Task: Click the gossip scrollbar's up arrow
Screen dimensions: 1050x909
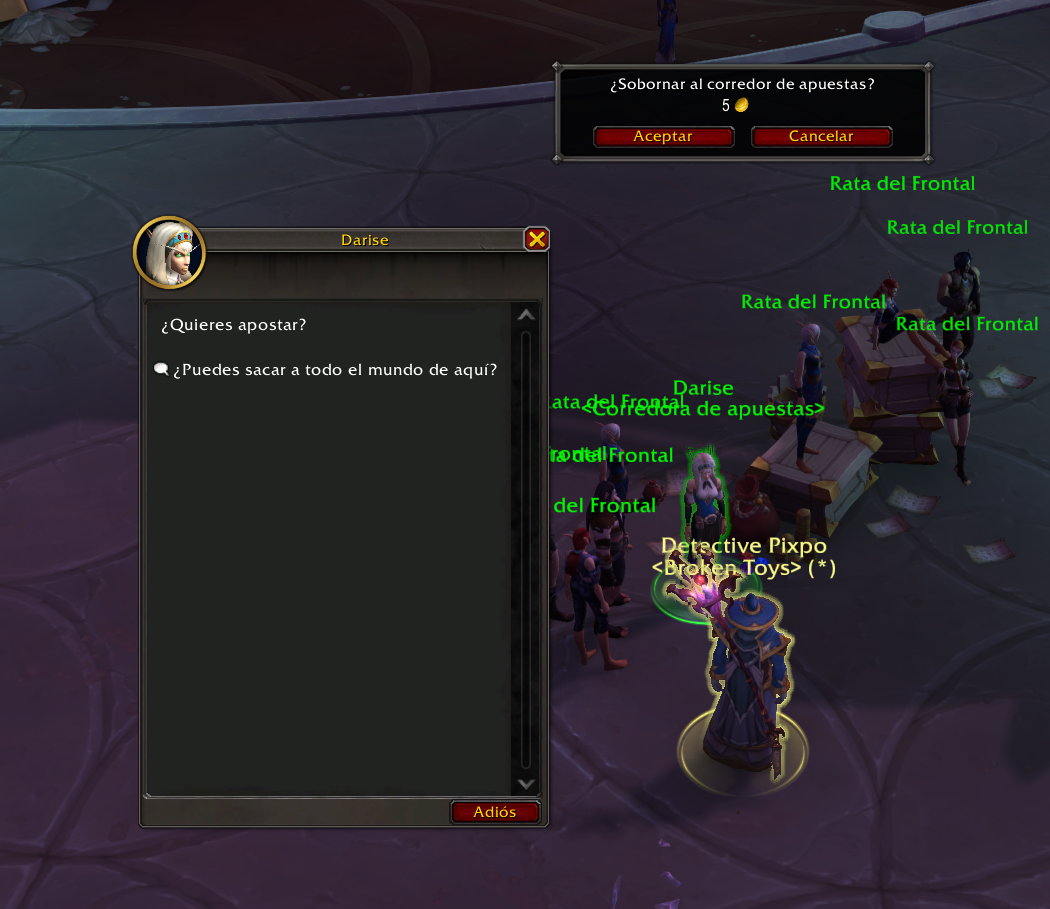Action: [x=526, y=316]
